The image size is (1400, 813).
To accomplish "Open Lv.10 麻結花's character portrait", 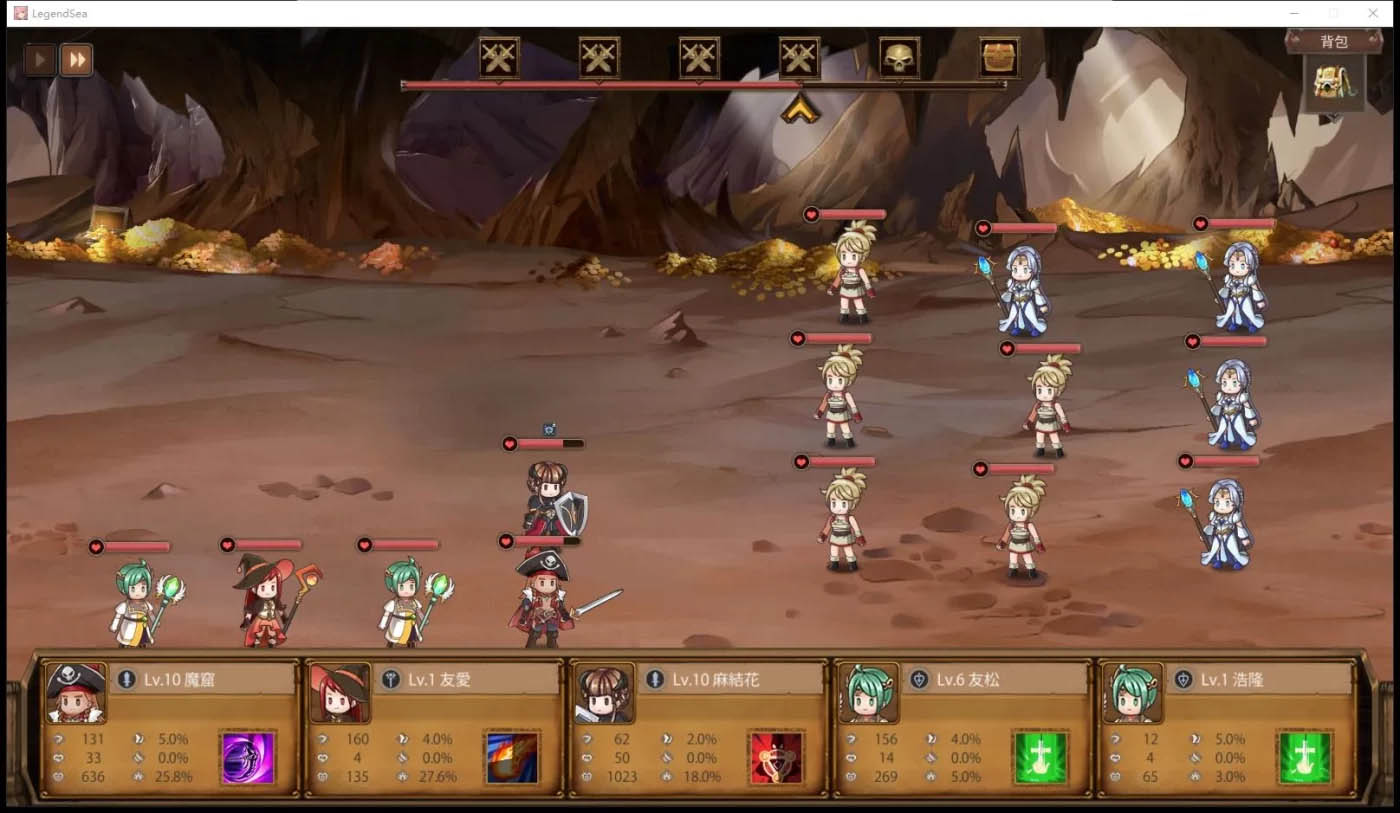I will click(606, 692).
